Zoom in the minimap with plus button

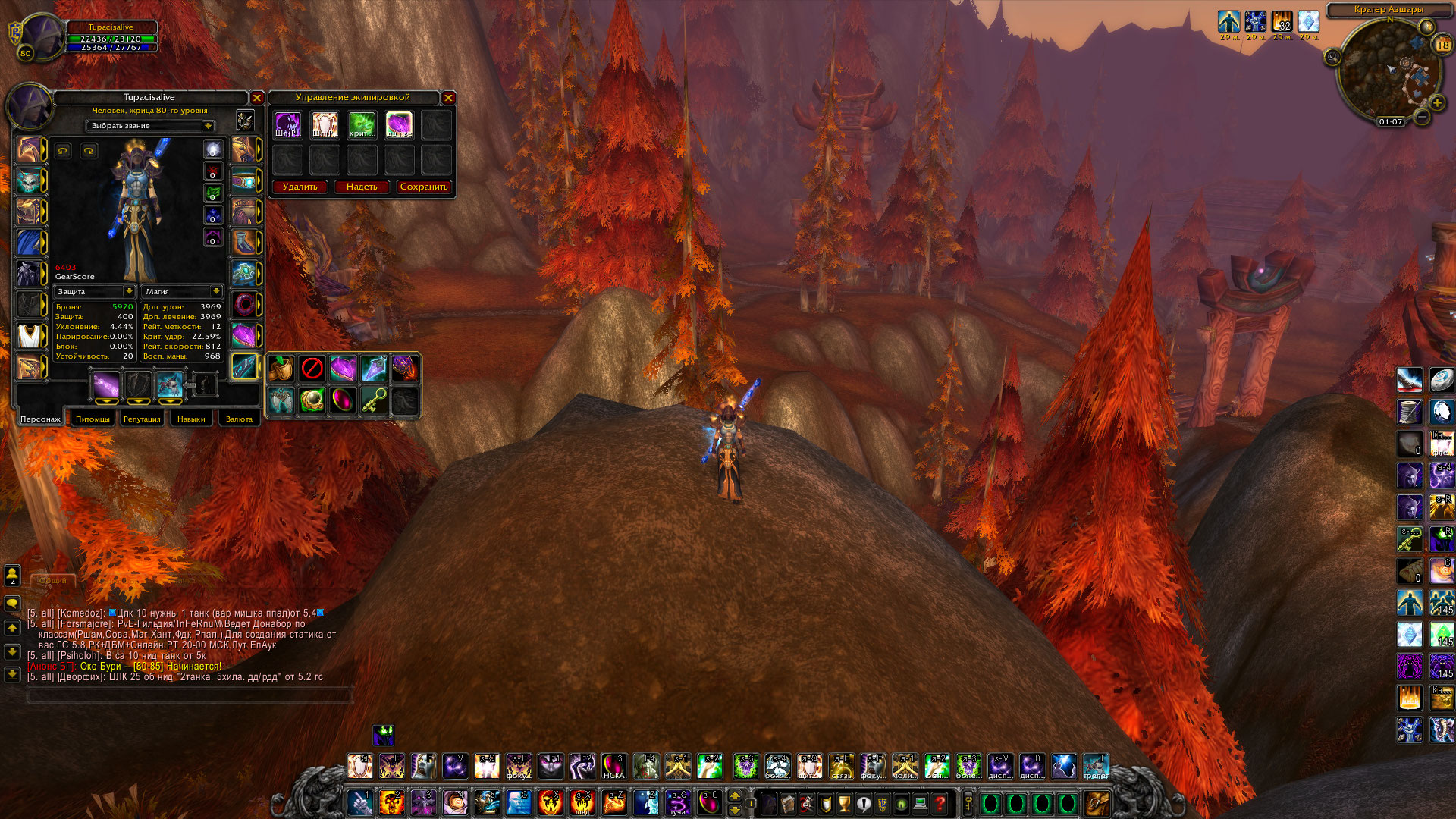pos(1437,102)
